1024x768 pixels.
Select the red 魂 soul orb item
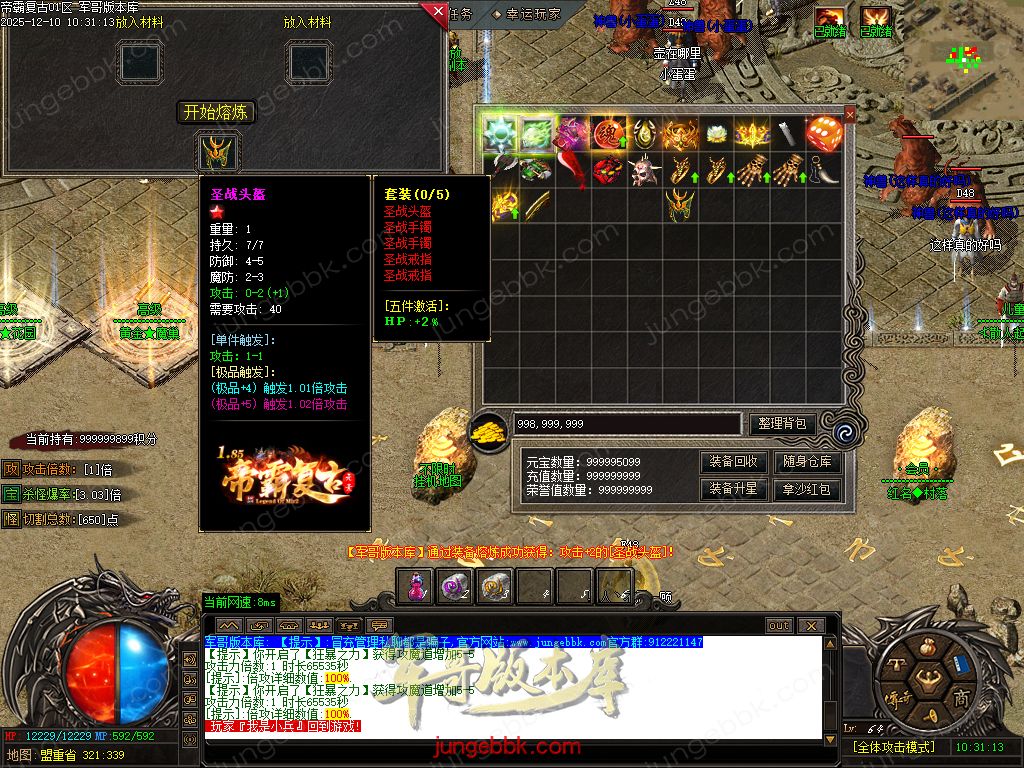point(608,133)
